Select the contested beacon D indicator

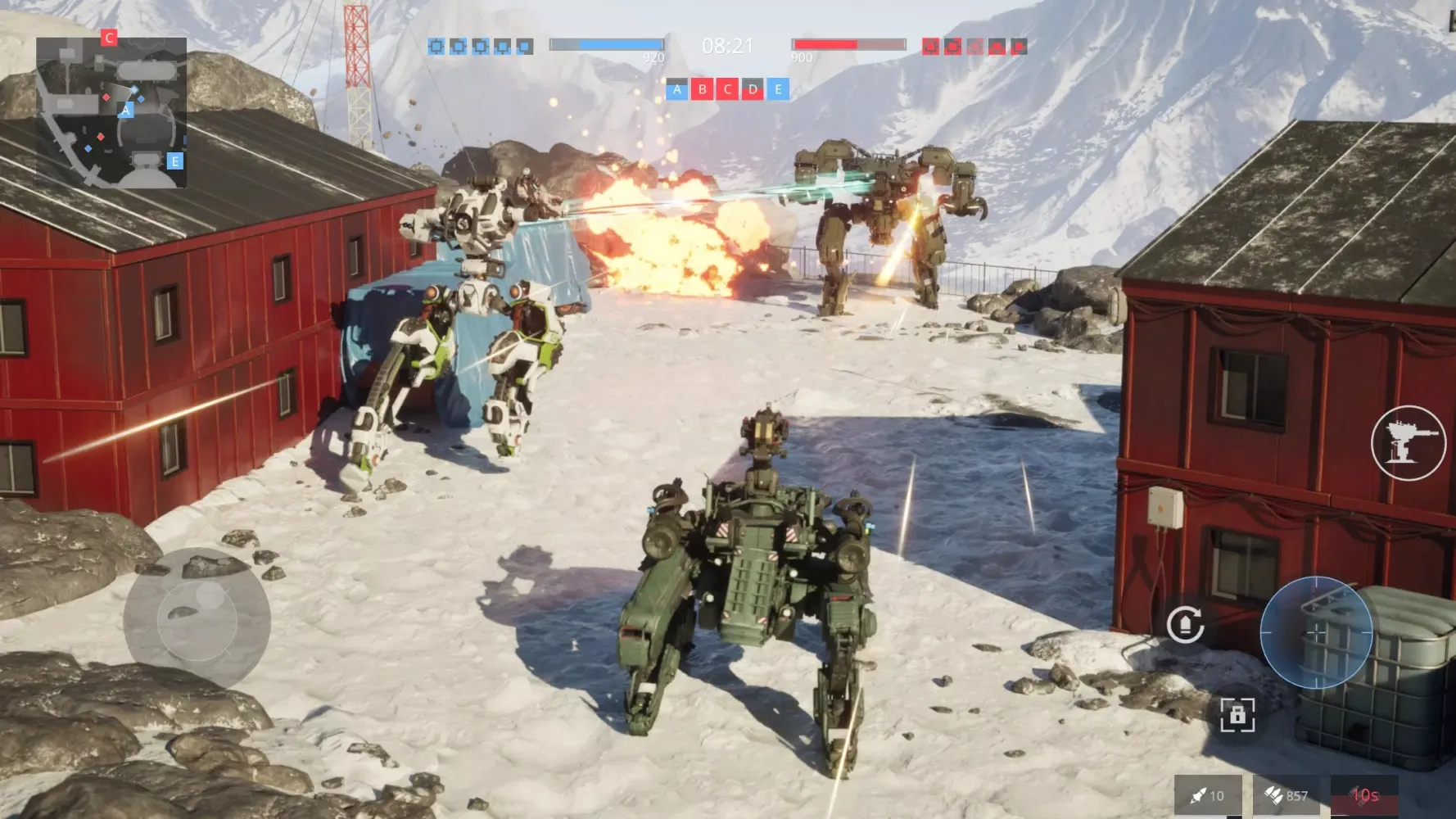751,90
